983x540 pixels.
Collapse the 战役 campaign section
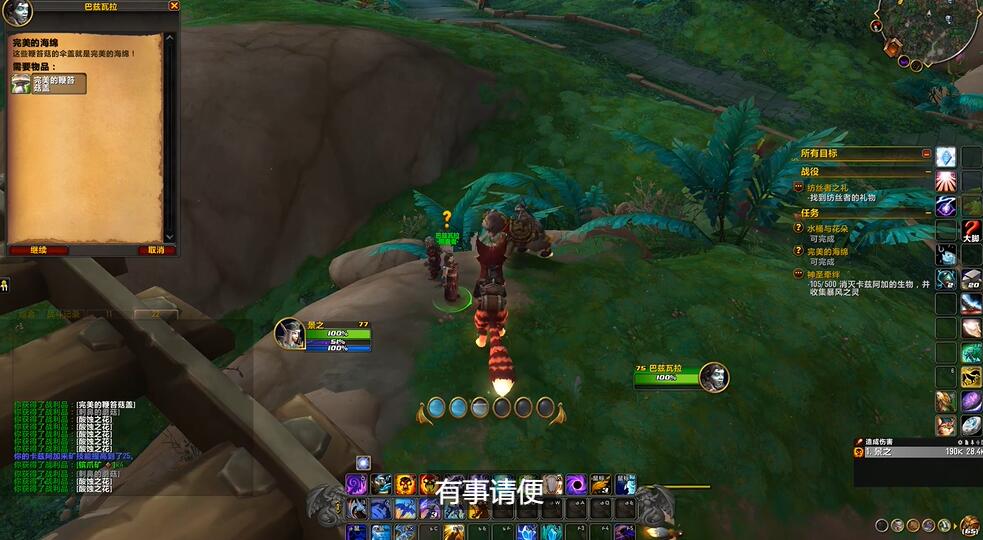(927, 172)
